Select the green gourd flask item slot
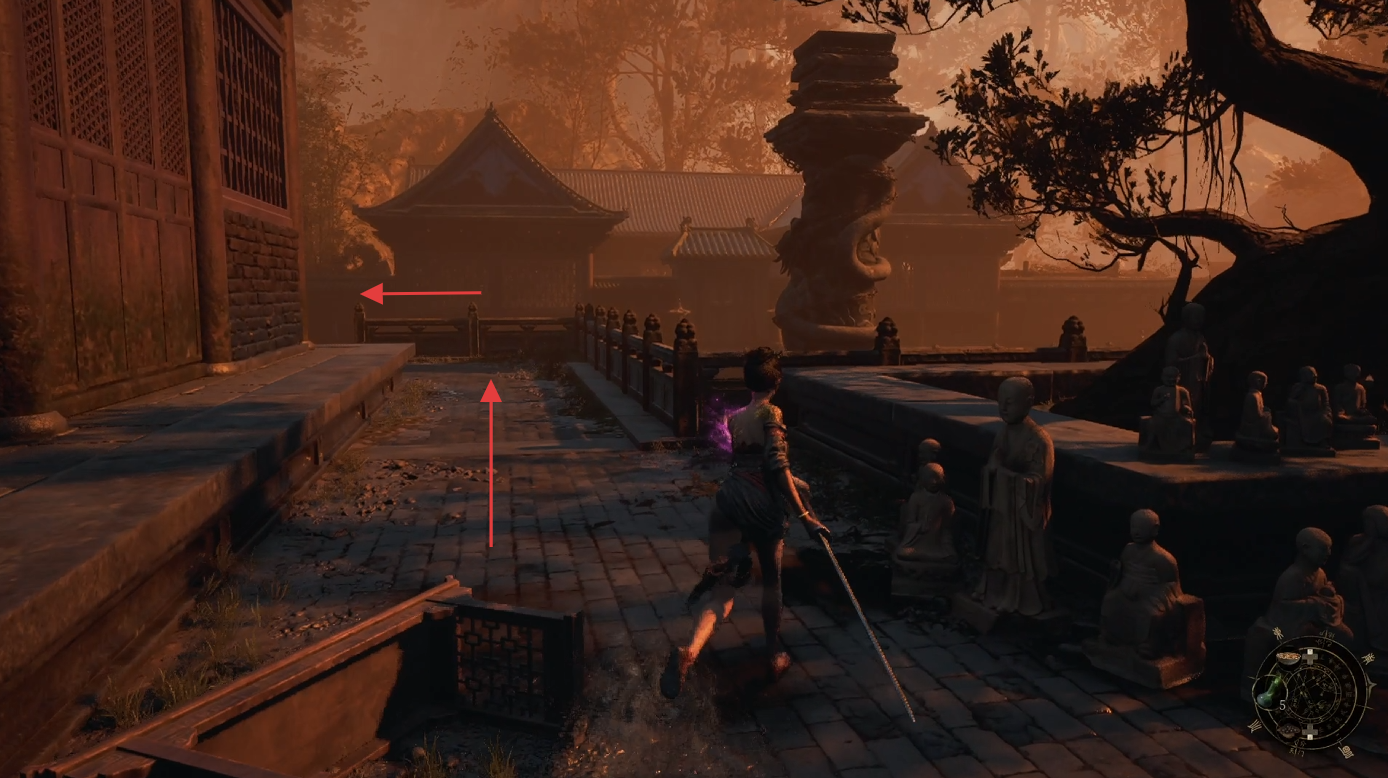The image size is (1388, 778). (x=1269, y=693)
